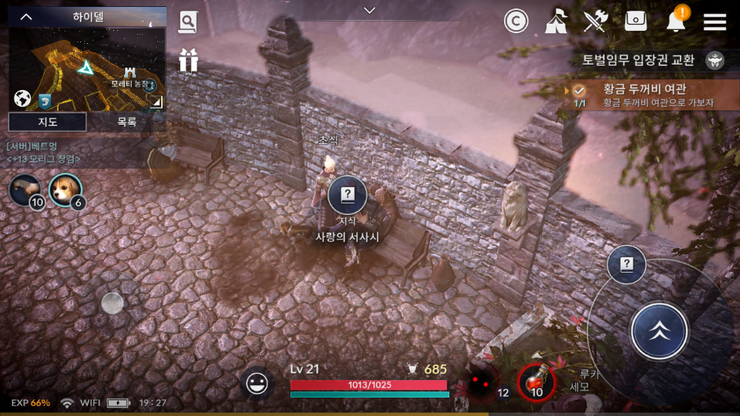Open the camp tent icon
740x416 pixels.
pyautogui.click(x=557, y=21)
